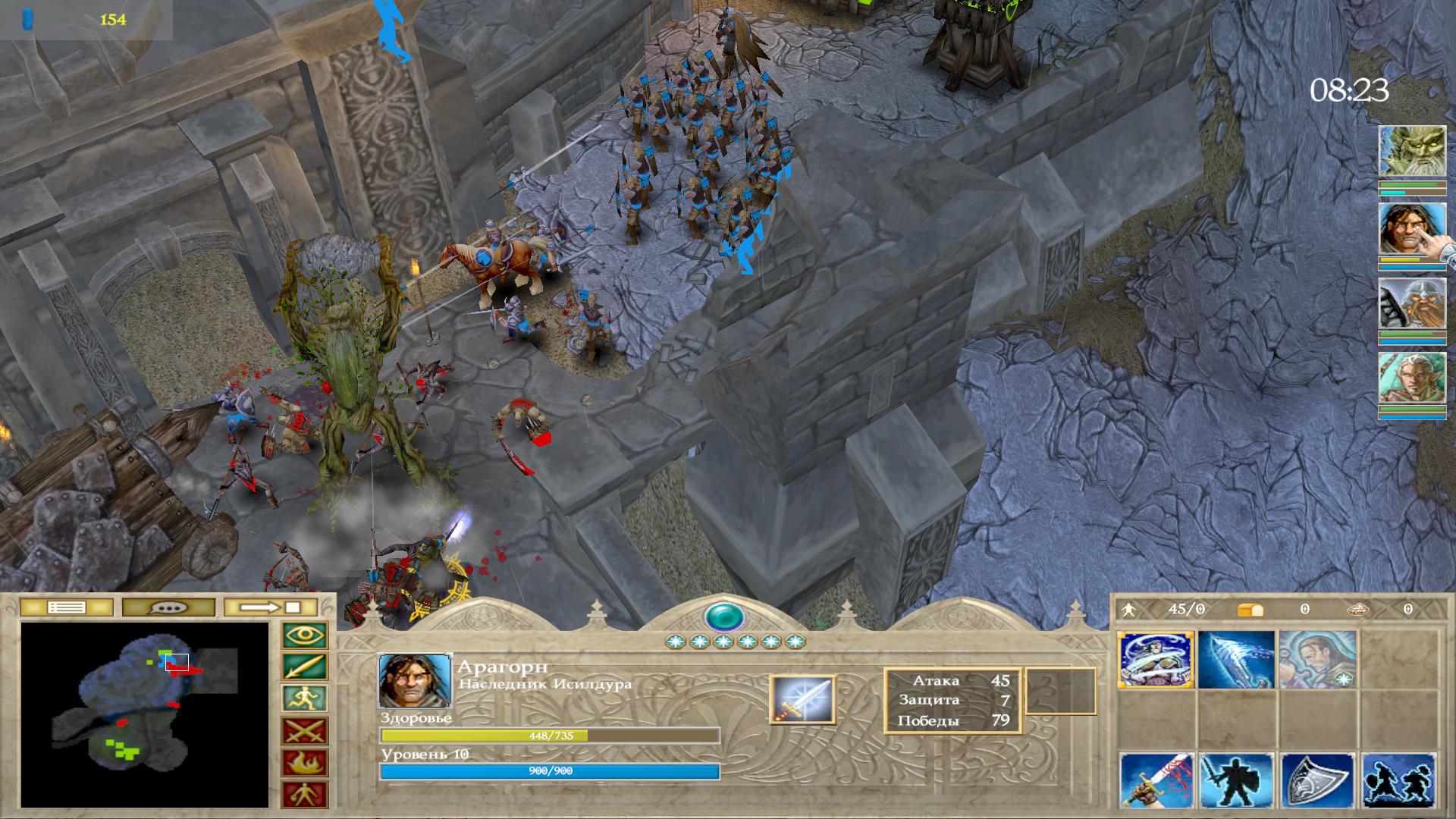Activate the whirling warrior ability

pos(1156,660)
